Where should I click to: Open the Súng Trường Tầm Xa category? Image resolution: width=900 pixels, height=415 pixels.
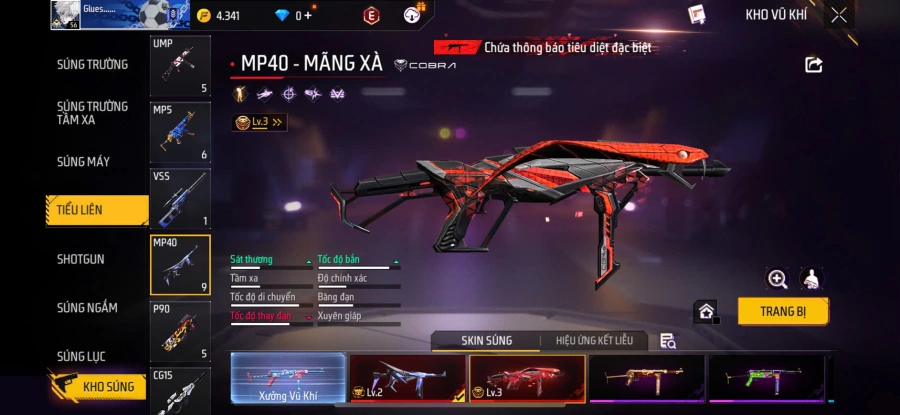92,113
